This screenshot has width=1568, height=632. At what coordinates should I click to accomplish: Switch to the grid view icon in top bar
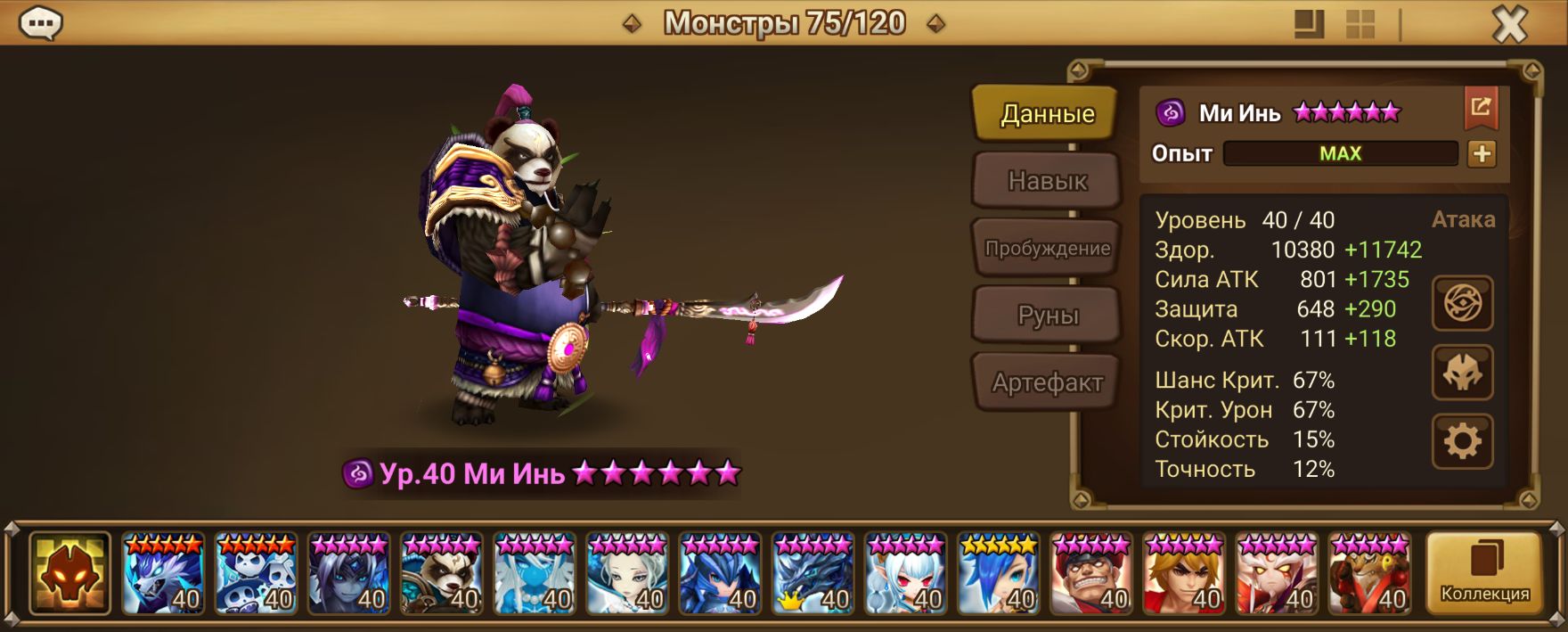[x=1360, y=24]
